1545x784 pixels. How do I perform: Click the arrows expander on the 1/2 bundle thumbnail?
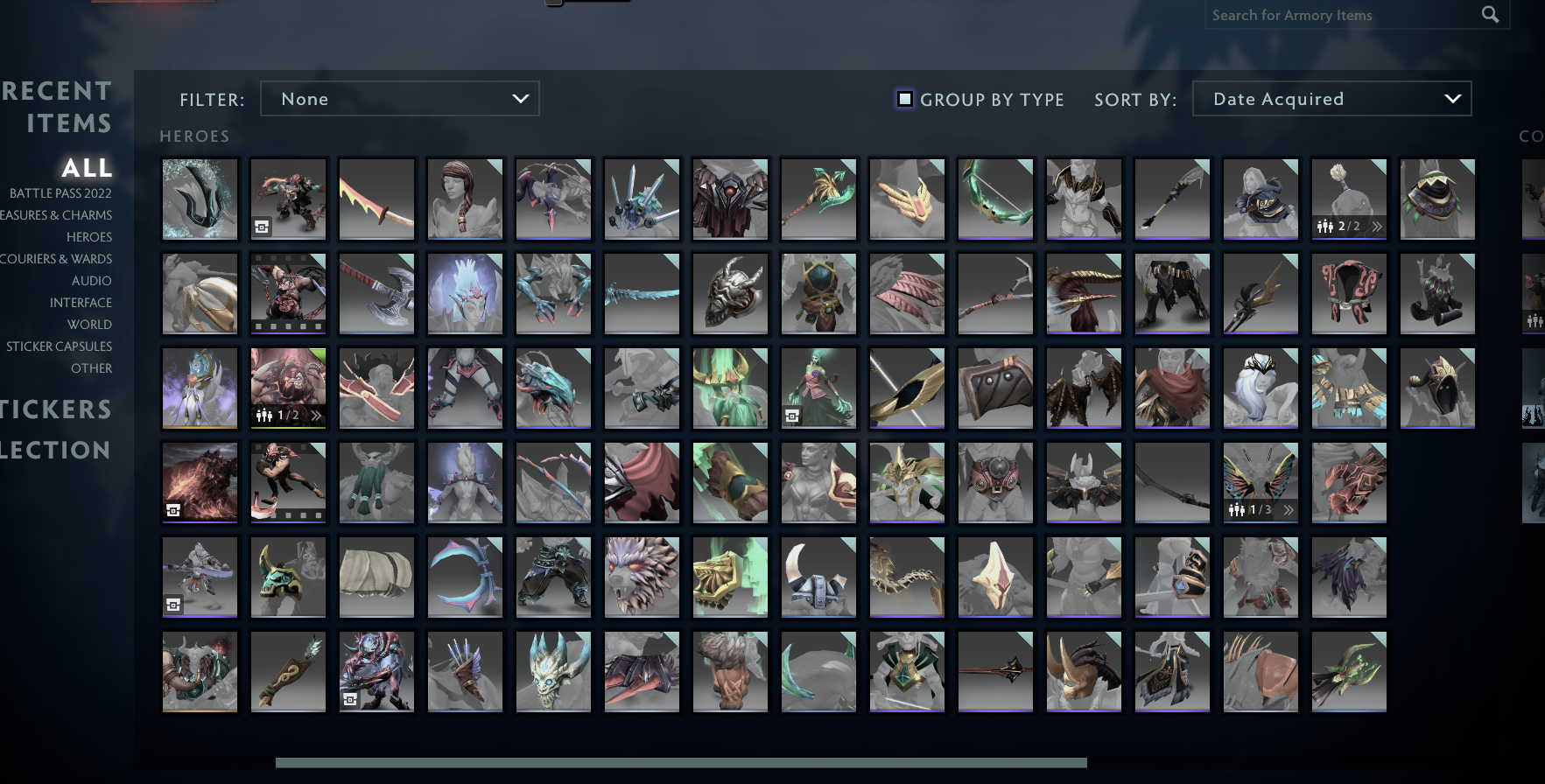[314, 416]
